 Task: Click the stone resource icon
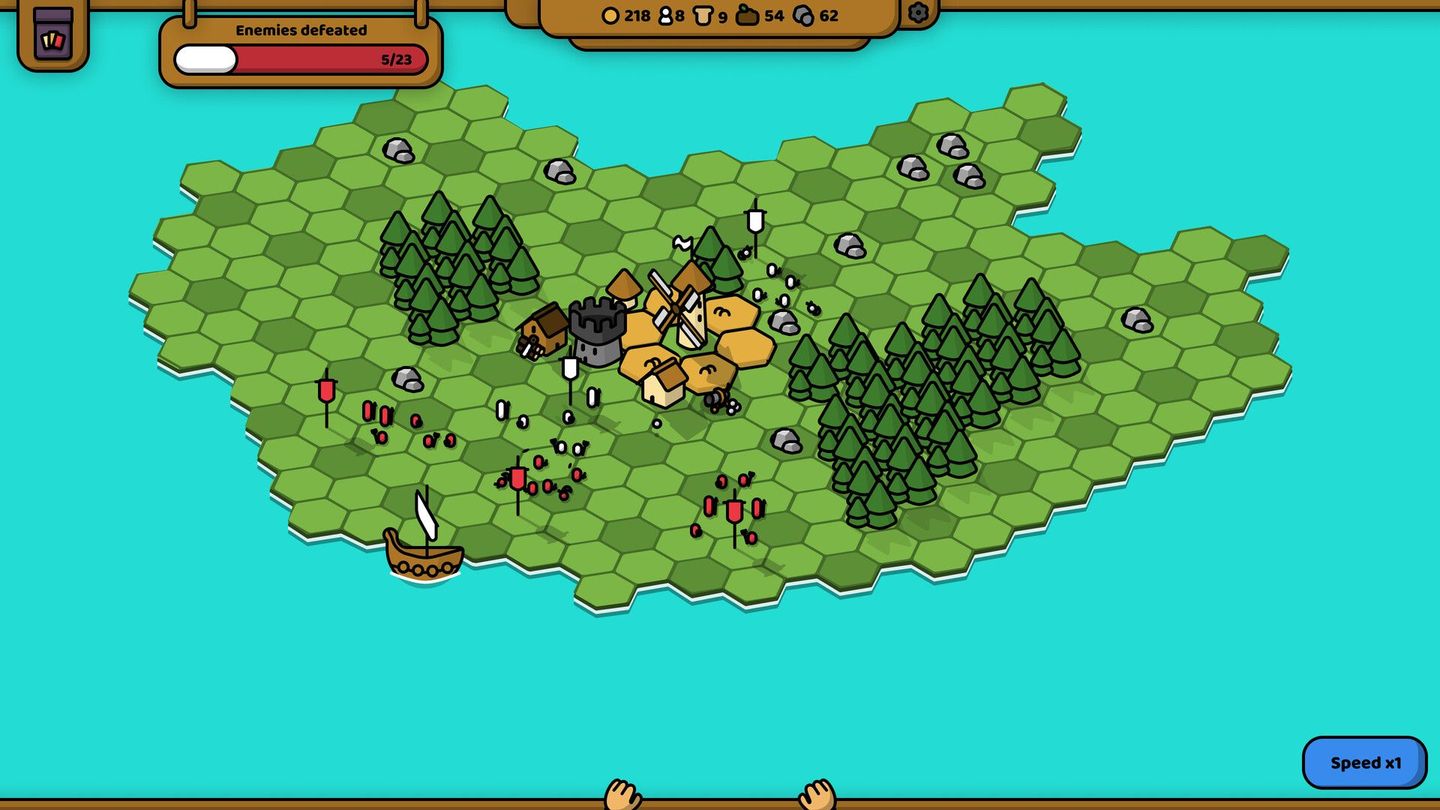click(804, 16)
